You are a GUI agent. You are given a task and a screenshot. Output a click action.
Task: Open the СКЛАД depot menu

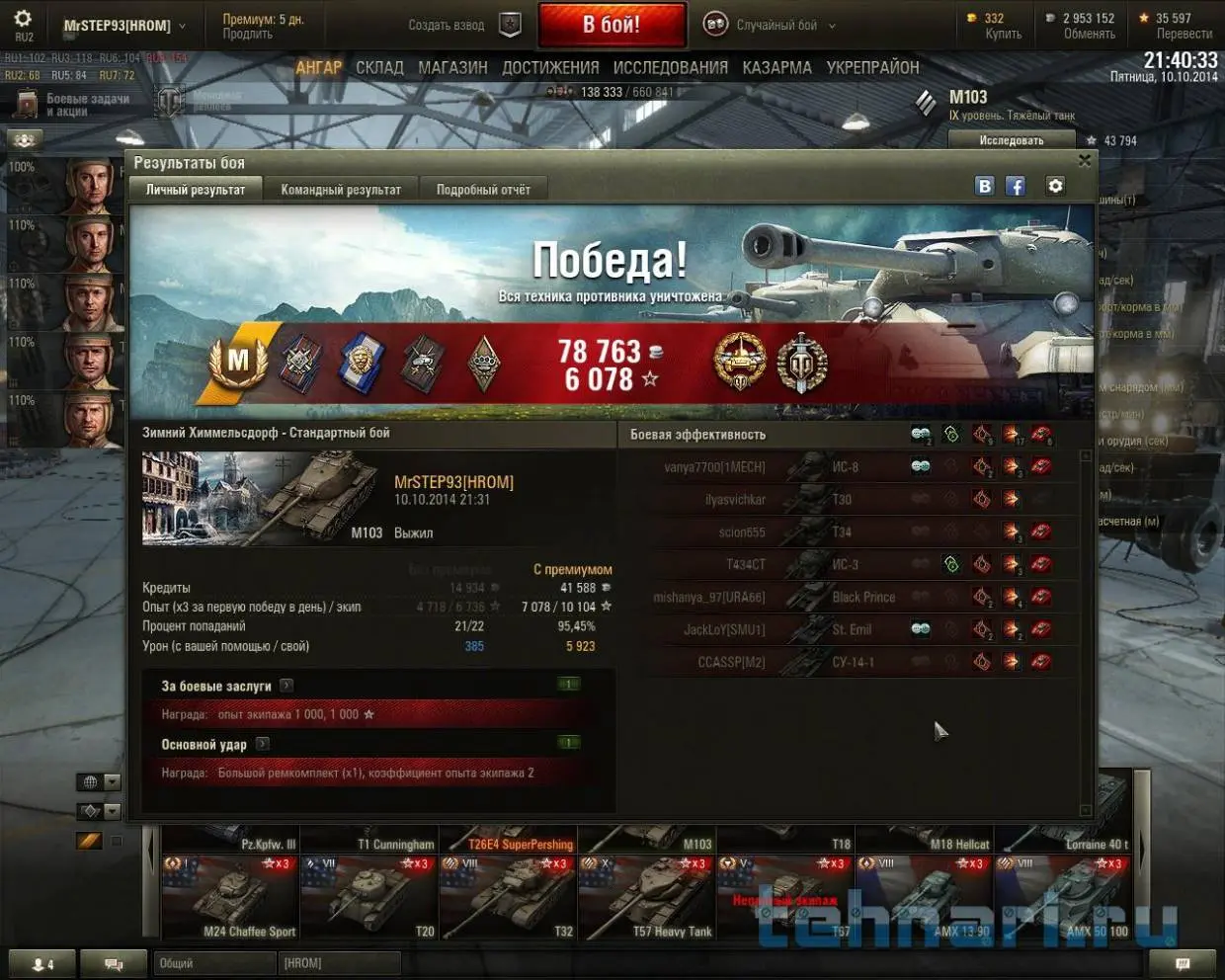(379, 68)
